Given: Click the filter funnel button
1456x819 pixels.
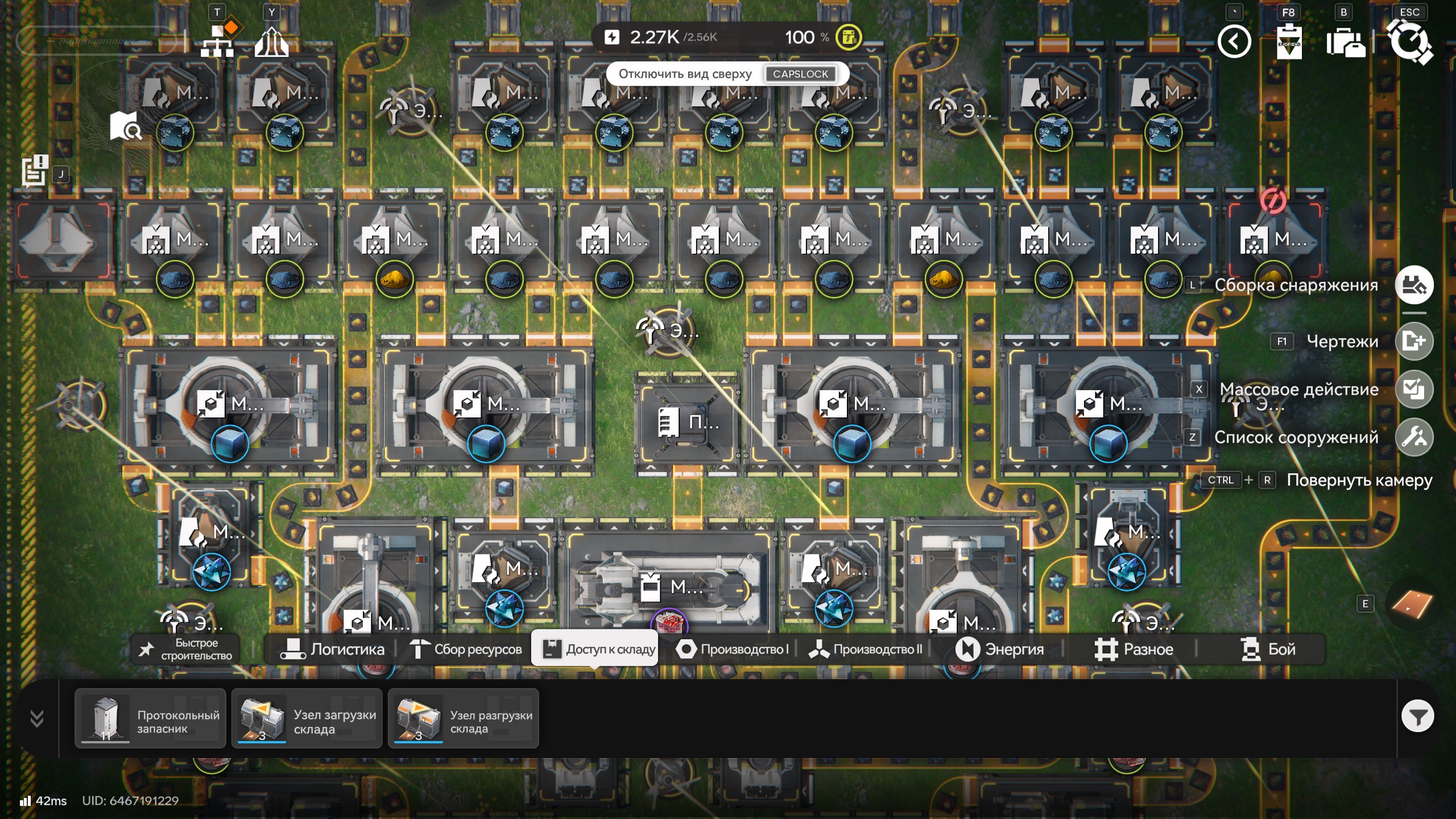Looking at the screenshot, I should 1417,717.
